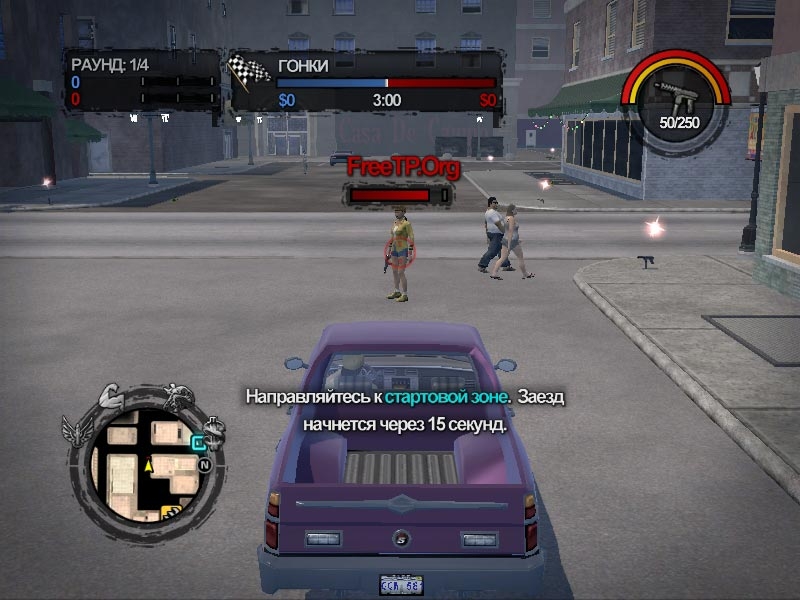
Task: Click the yellow checkered marker on minimap
Action: pyautogui.click(x=171, y=513)
